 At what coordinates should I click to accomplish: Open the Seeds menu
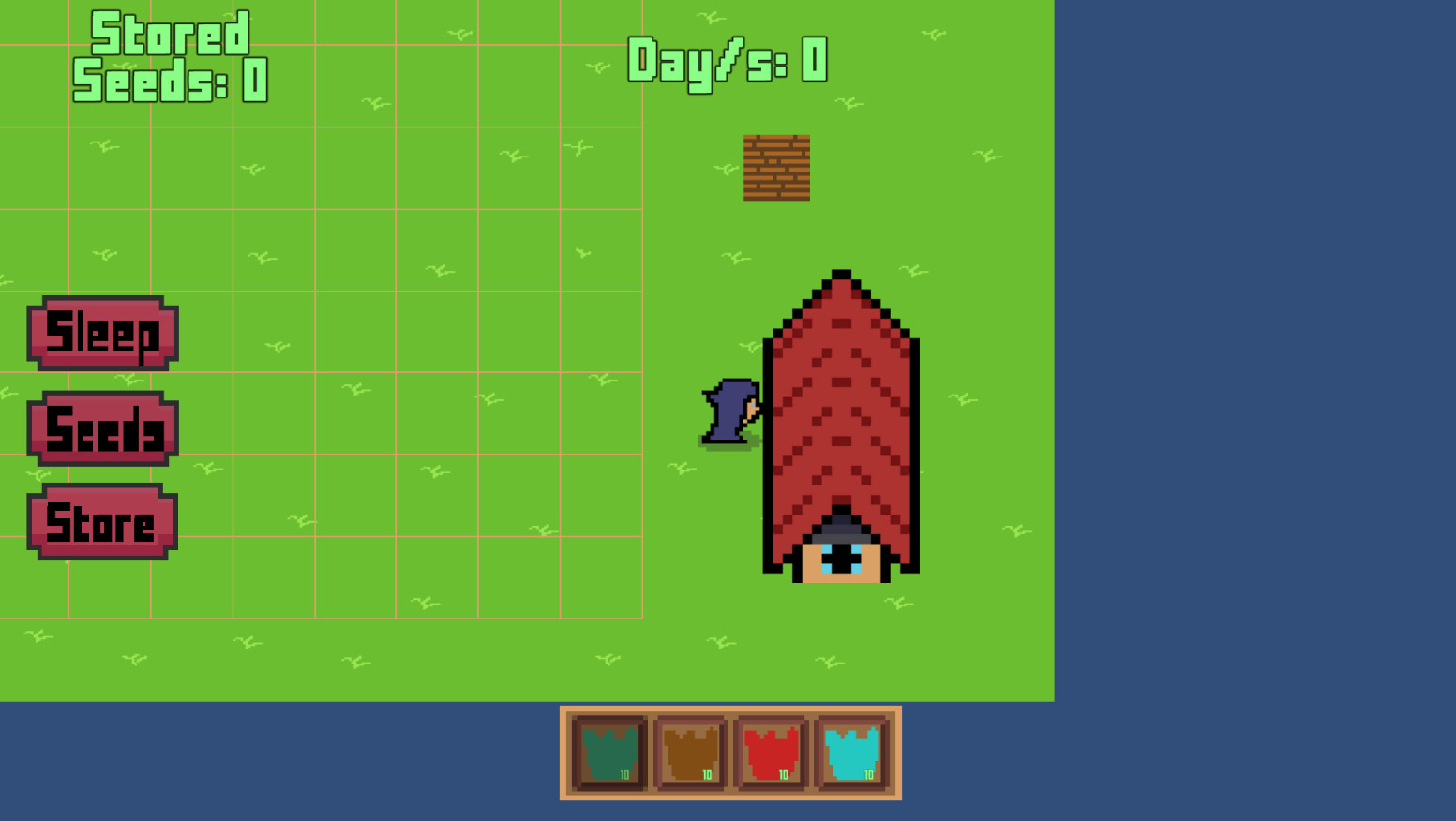(x=101, y=431)
